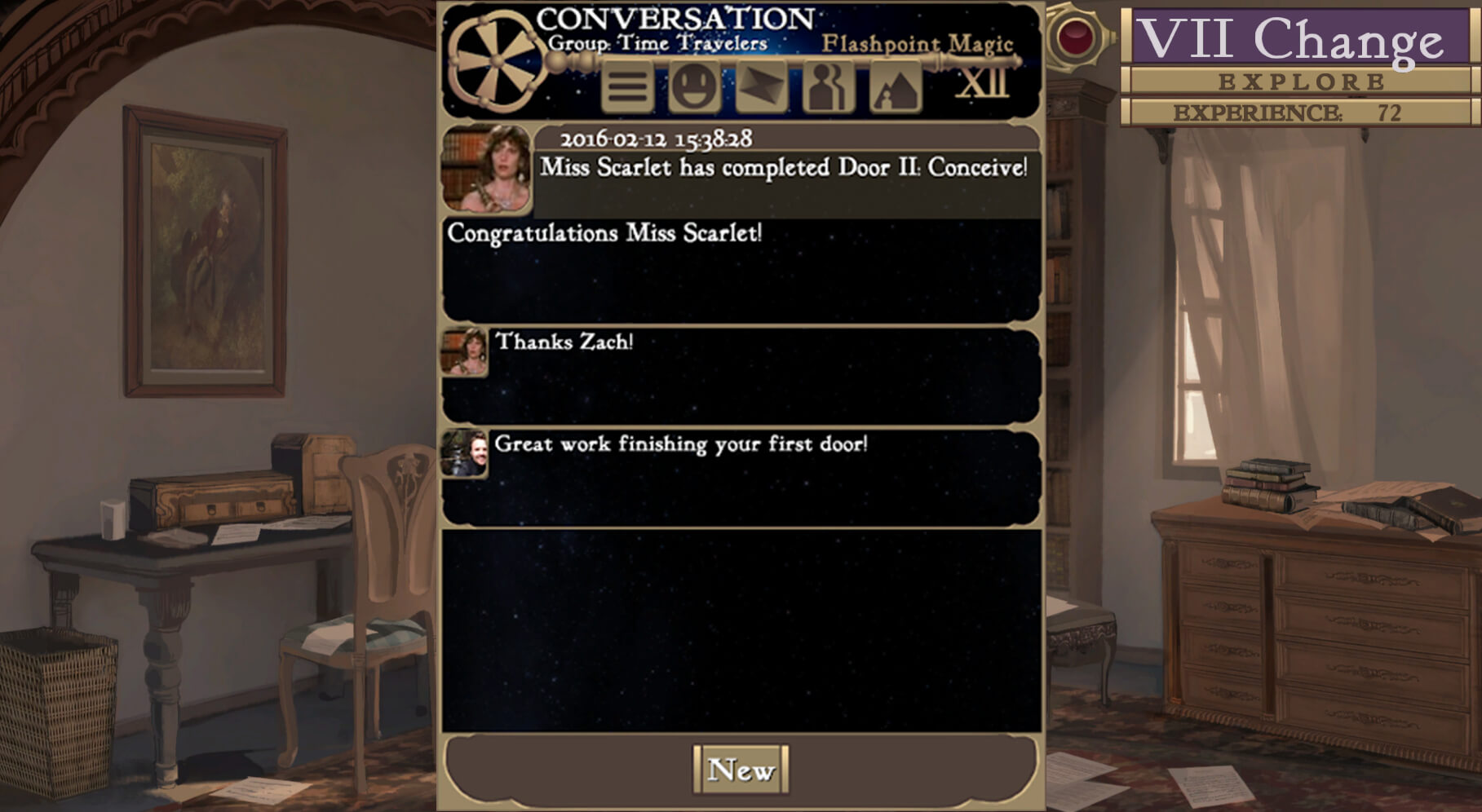Screen dimensions: 1482x812
Task: Open the conversation menu via the hamburger icon
Action: click(x=626, y=86)
